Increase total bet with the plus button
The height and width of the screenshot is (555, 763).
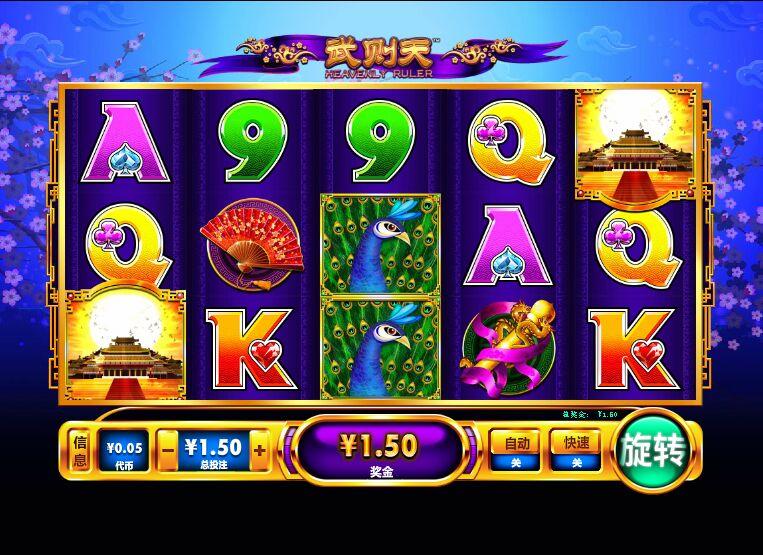tap(260, 451)
